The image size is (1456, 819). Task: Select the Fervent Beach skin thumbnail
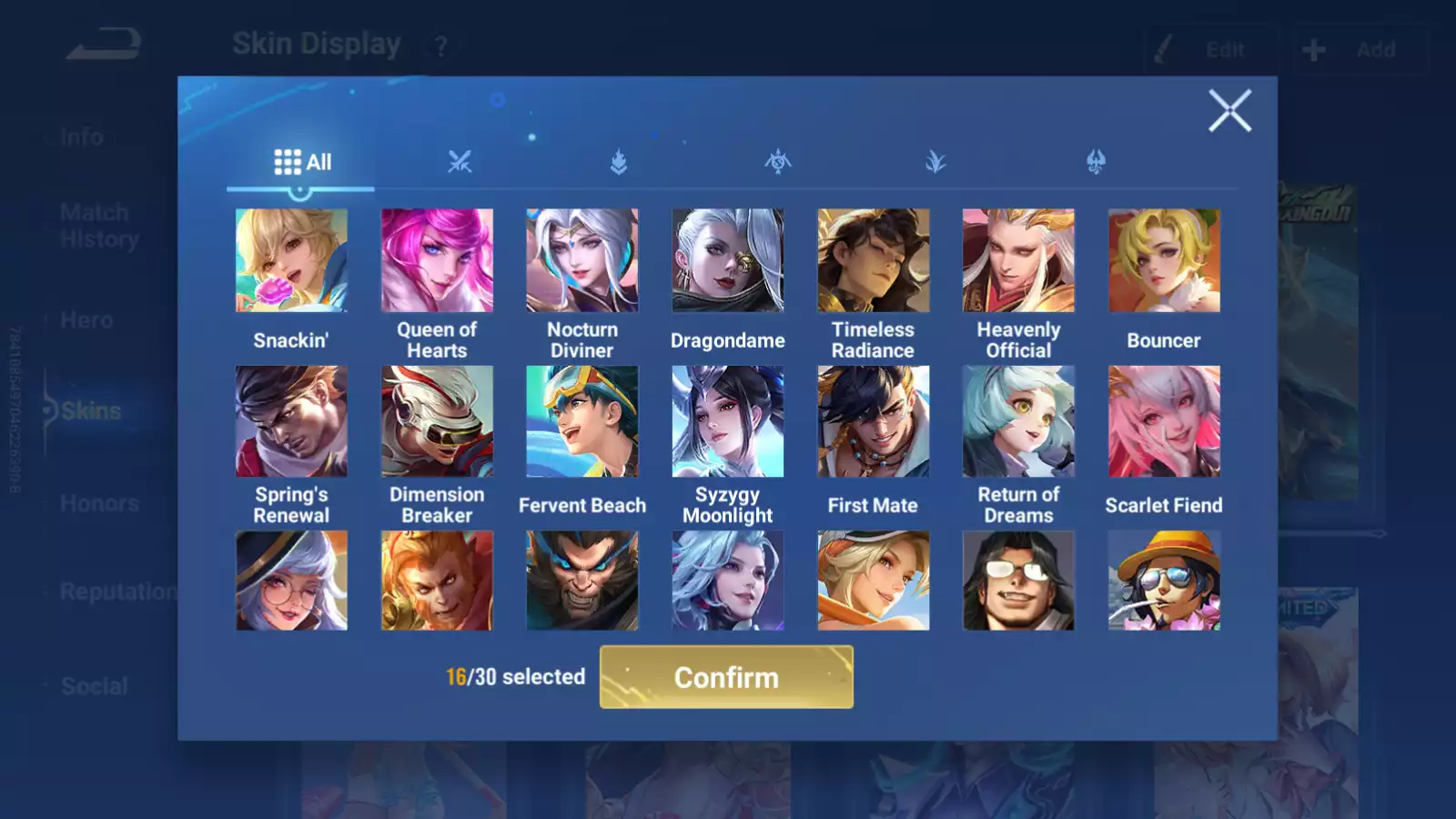582,420
